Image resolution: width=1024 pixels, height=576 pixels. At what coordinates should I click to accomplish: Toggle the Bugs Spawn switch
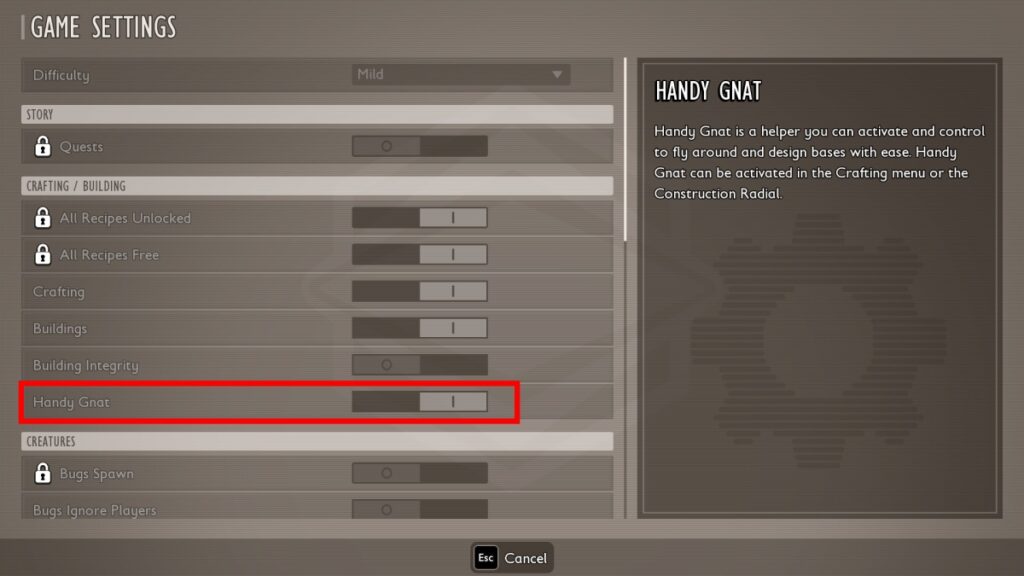pyautogui.click(x=419, y=474)
